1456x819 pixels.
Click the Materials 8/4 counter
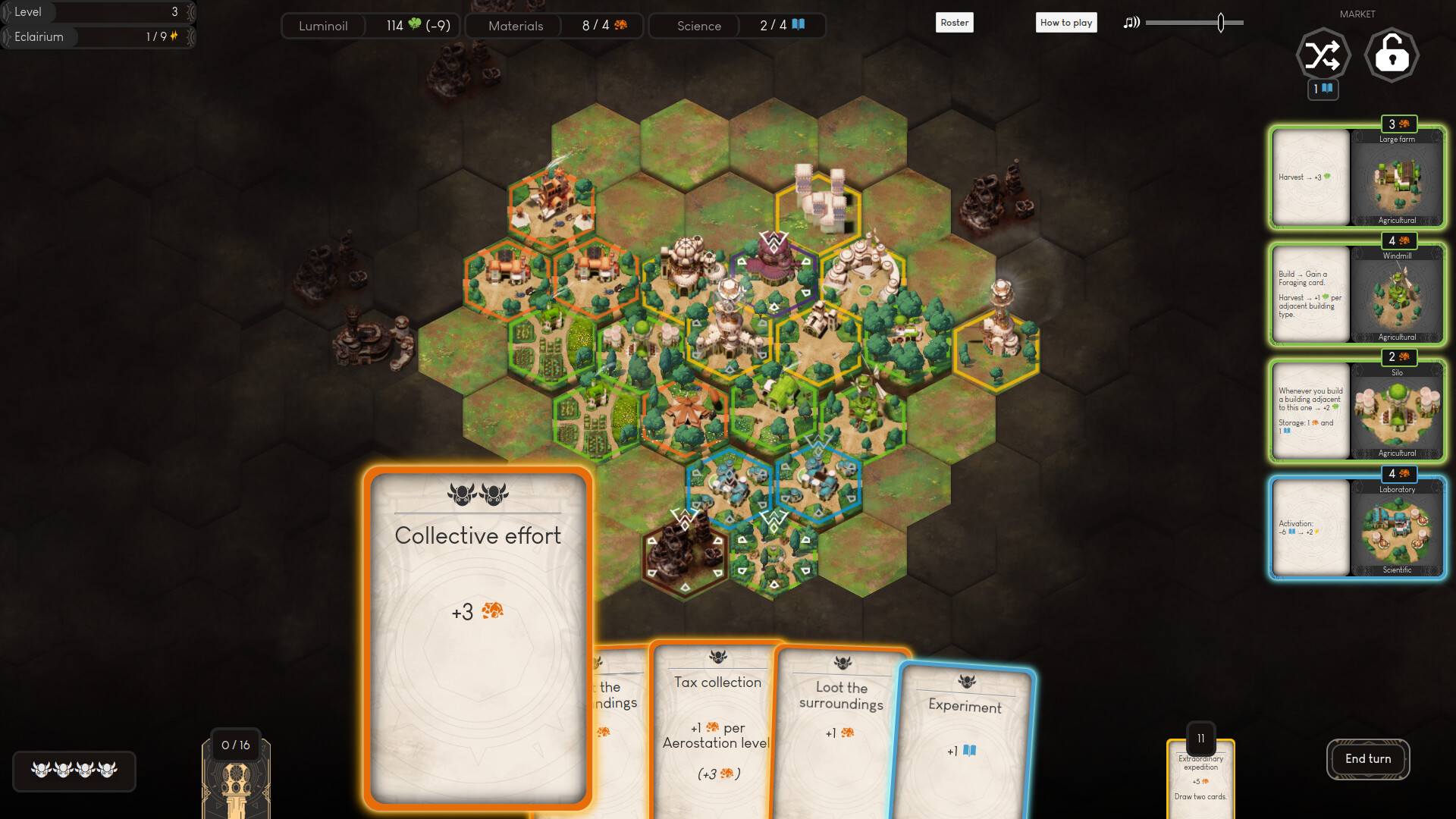click(x=554, y=25)
